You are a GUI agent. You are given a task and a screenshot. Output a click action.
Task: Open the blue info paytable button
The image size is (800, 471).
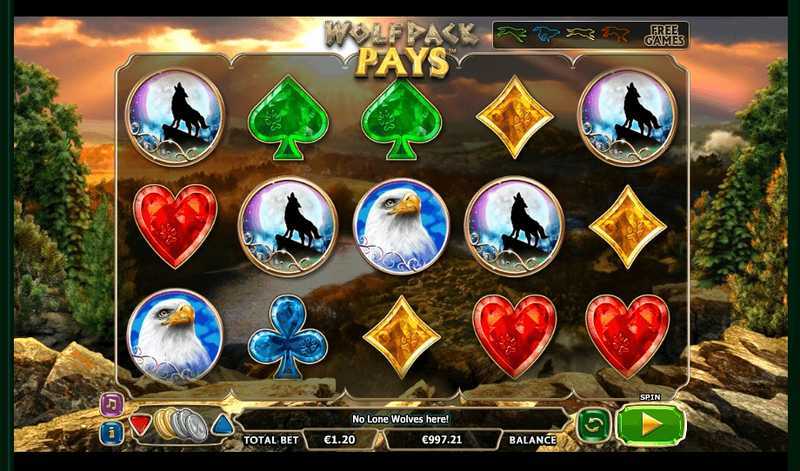coord(112,432)
